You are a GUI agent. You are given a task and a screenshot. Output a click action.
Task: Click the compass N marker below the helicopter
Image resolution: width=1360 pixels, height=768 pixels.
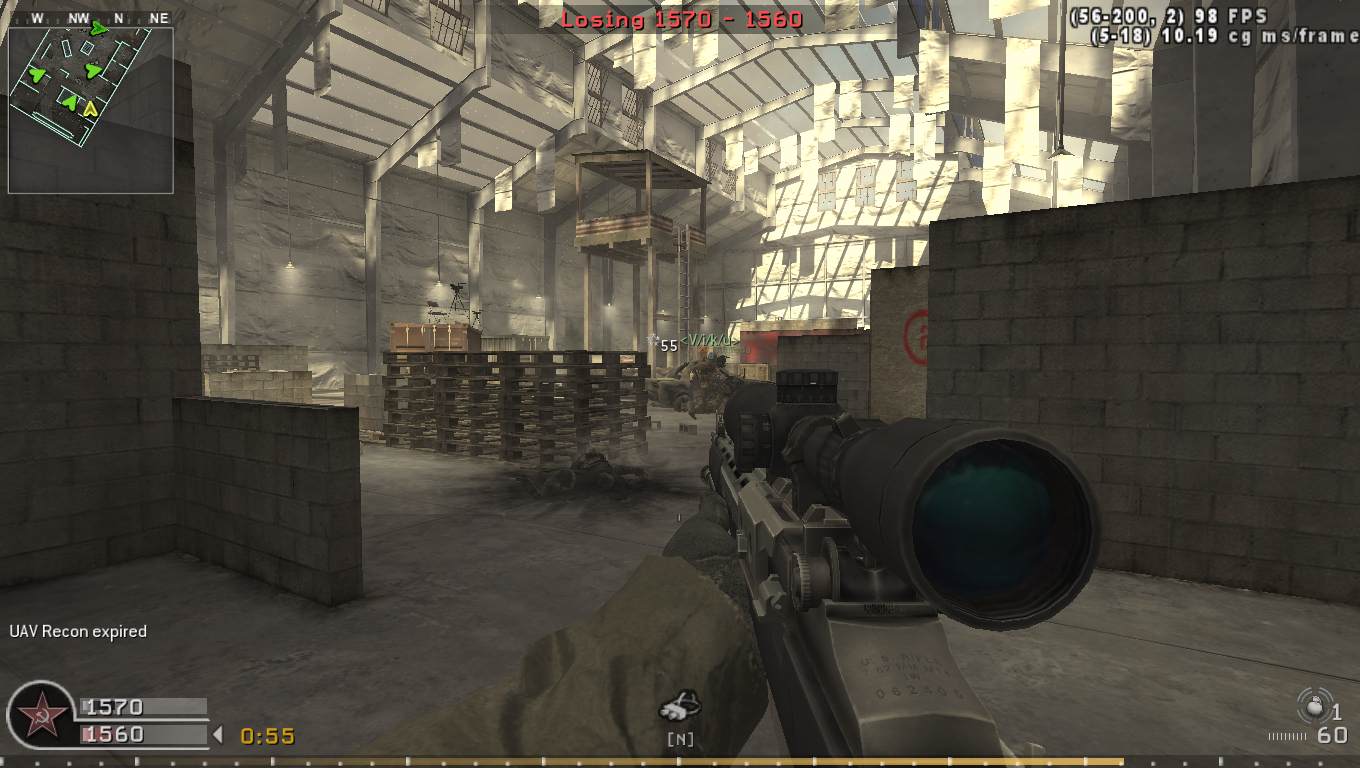click(x=680, y=737)
